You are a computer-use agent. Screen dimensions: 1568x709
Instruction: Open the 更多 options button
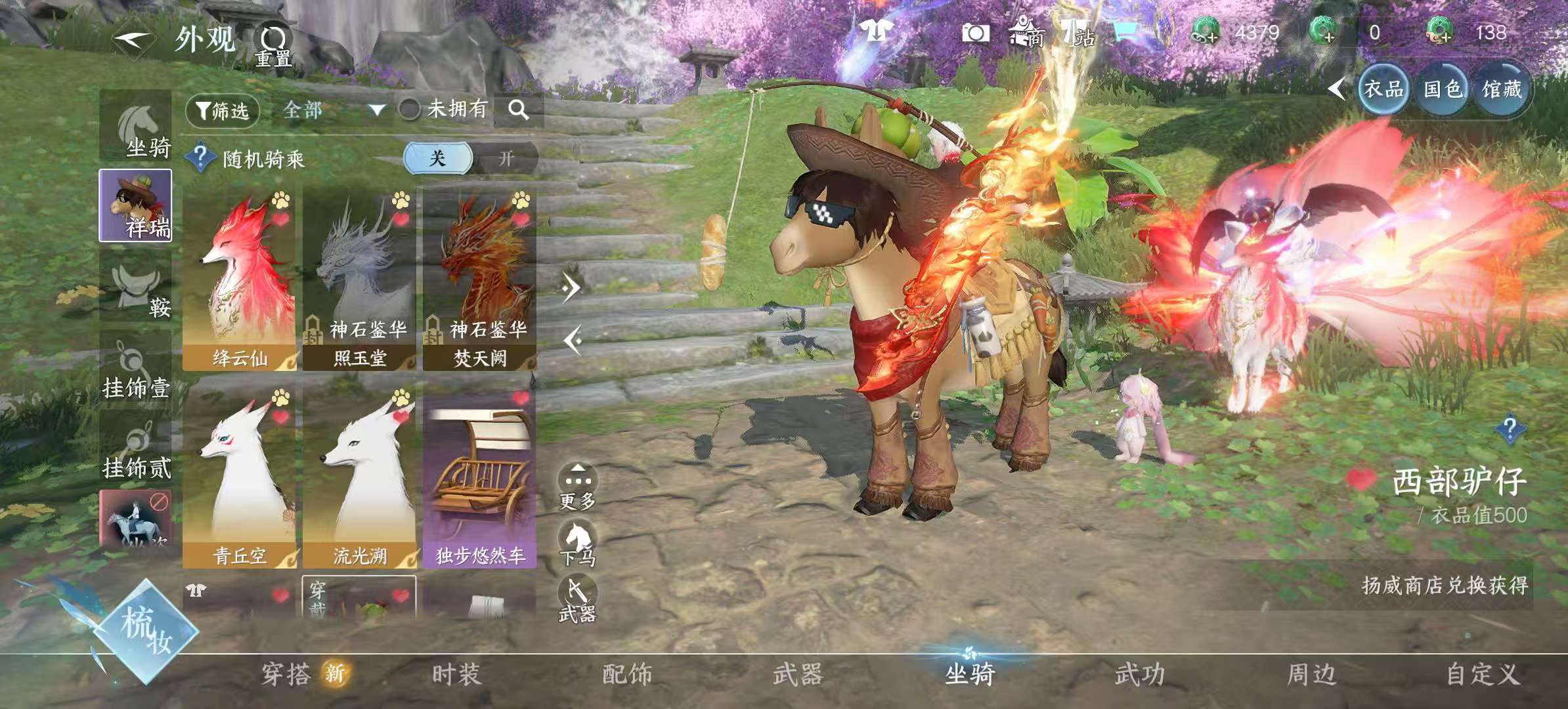577,487
